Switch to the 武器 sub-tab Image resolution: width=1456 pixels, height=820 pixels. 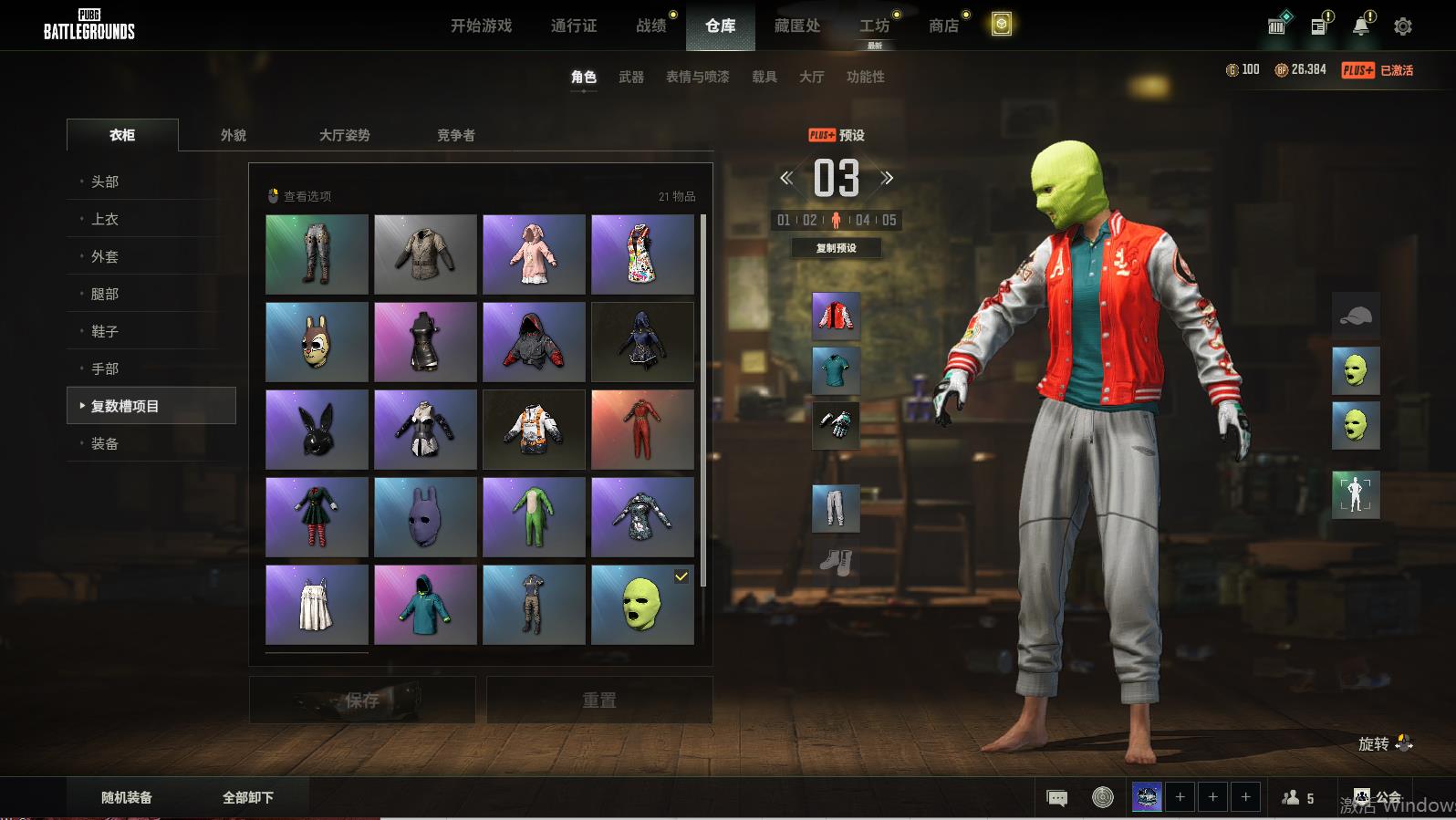point(631,77)
